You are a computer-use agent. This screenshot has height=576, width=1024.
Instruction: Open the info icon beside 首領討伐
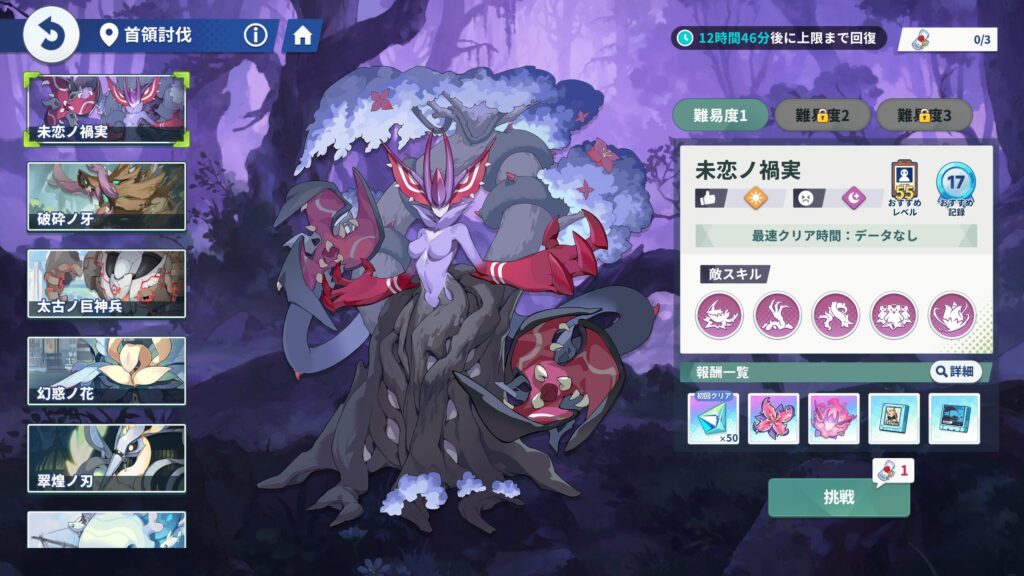pos(256,36)
